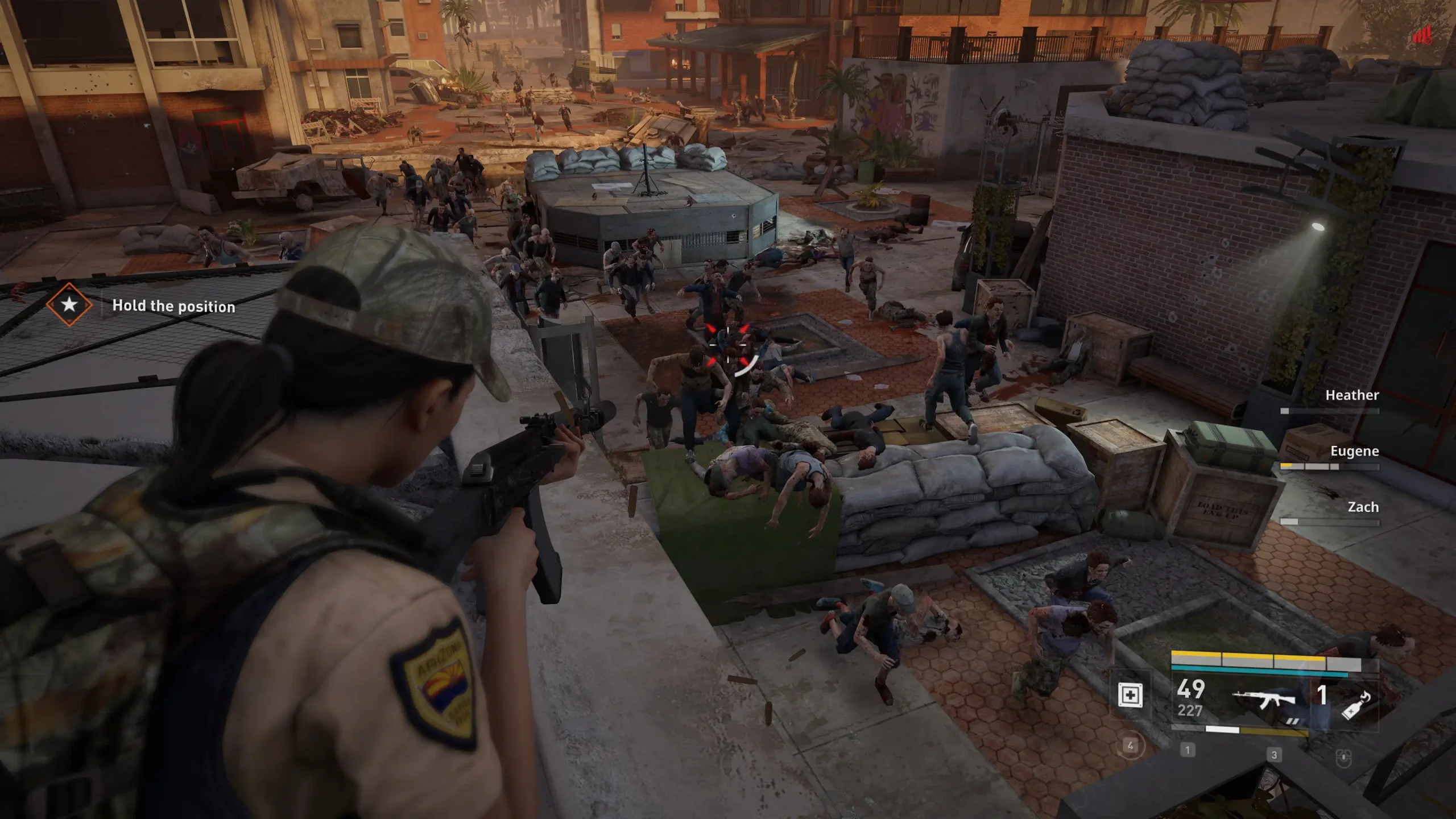
Task: Select teammate Heather in the squad list
Action: (x=1351, y=395)
